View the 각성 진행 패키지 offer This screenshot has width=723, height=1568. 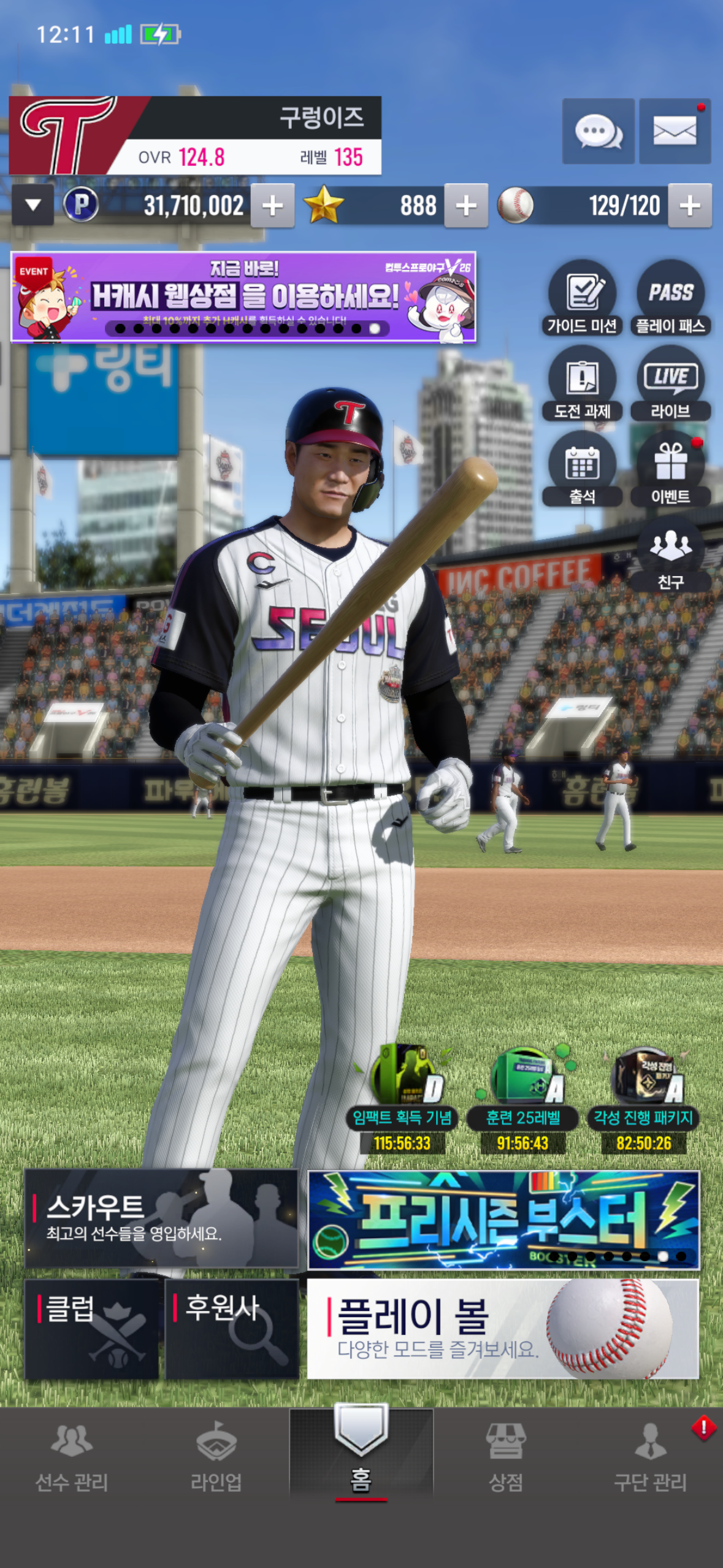point(643,1099)
